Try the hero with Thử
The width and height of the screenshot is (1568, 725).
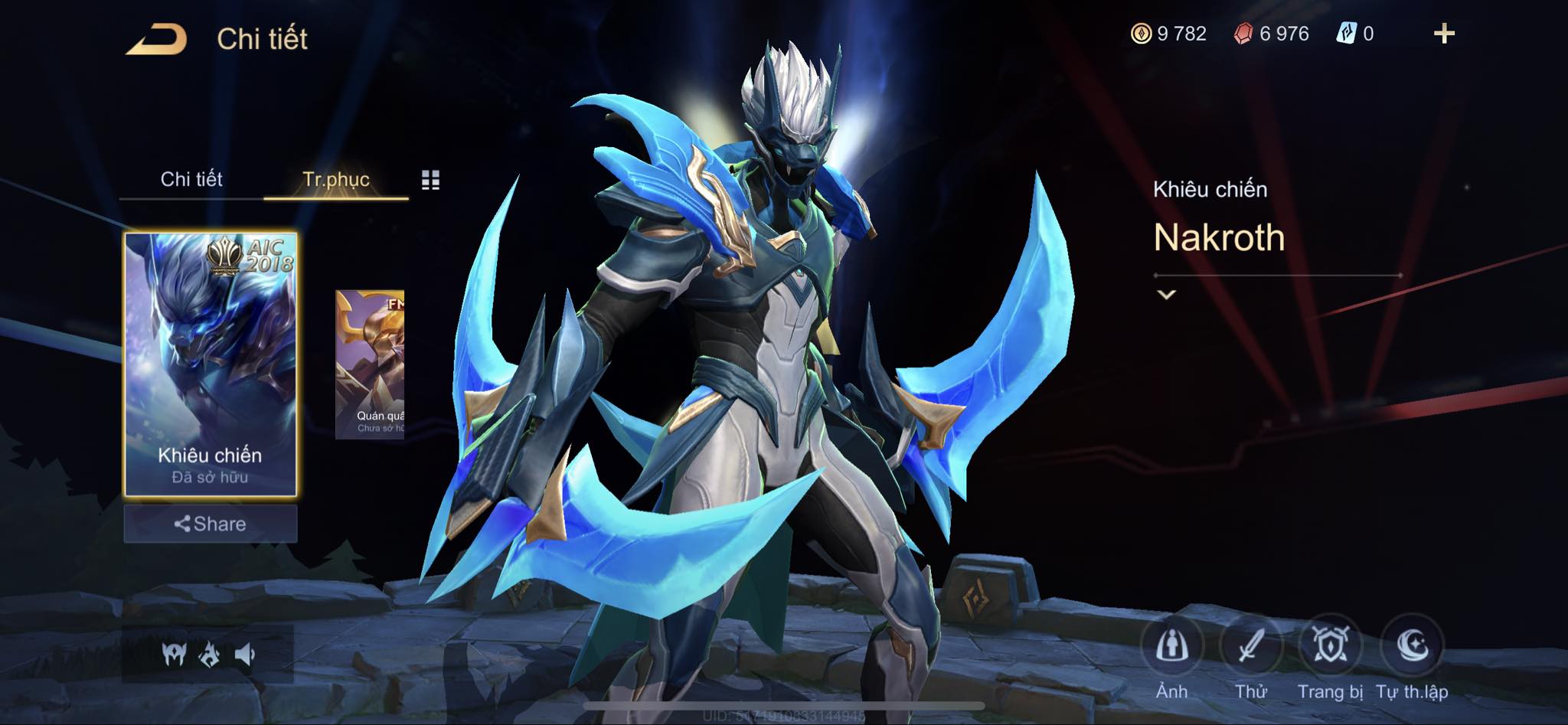click(1251, 647)
